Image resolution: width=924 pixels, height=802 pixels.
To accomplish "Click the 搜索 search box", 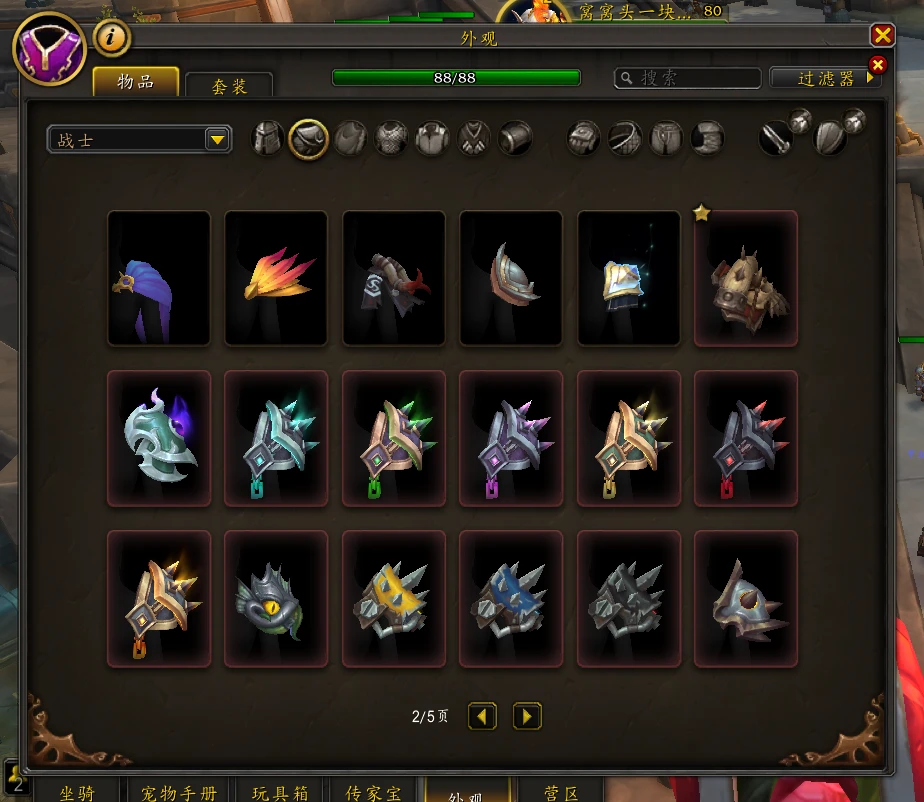I will tap(688, 78).
